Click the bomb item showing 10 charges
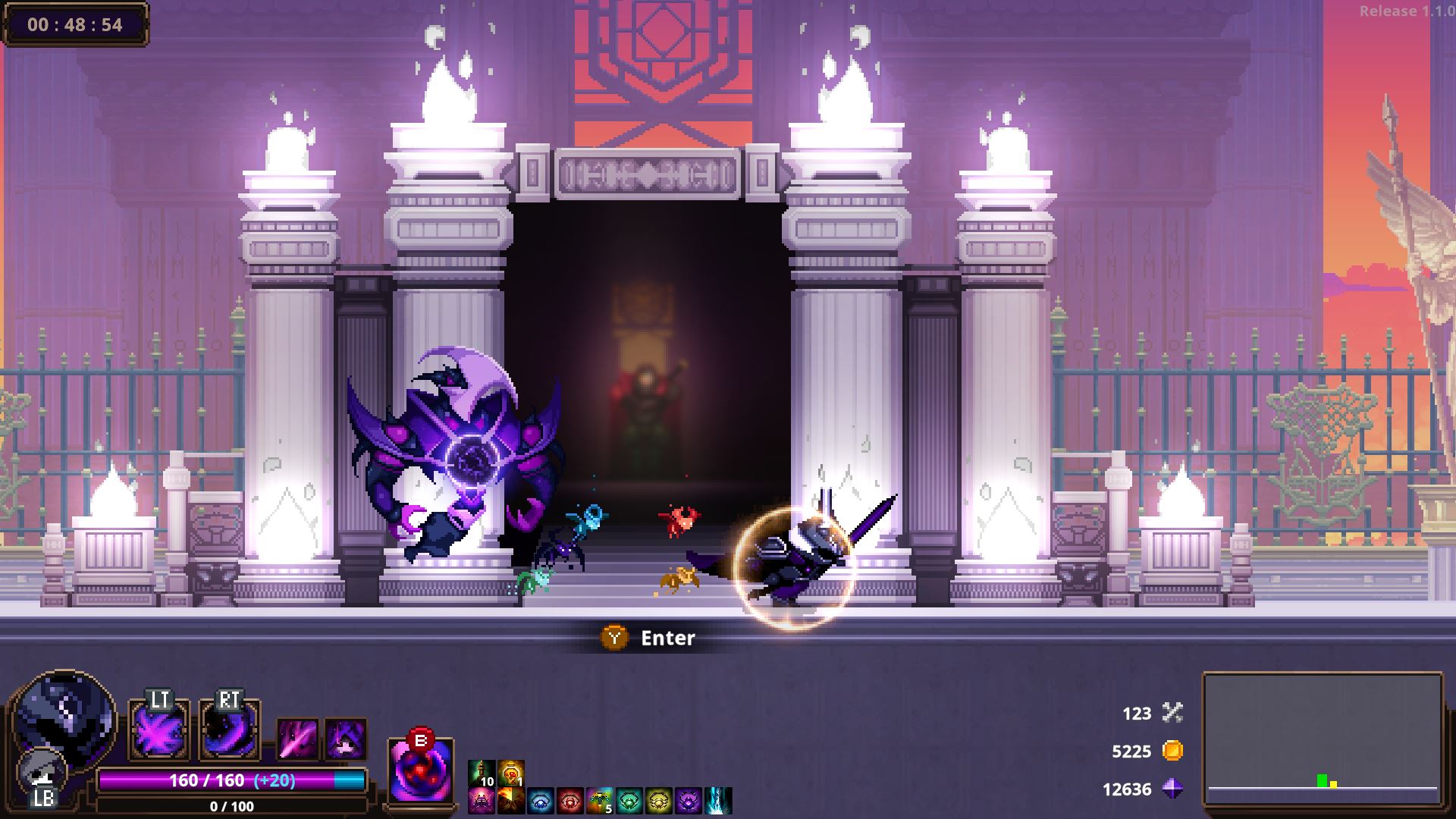1456x819 pixels. tap(482, 772)
